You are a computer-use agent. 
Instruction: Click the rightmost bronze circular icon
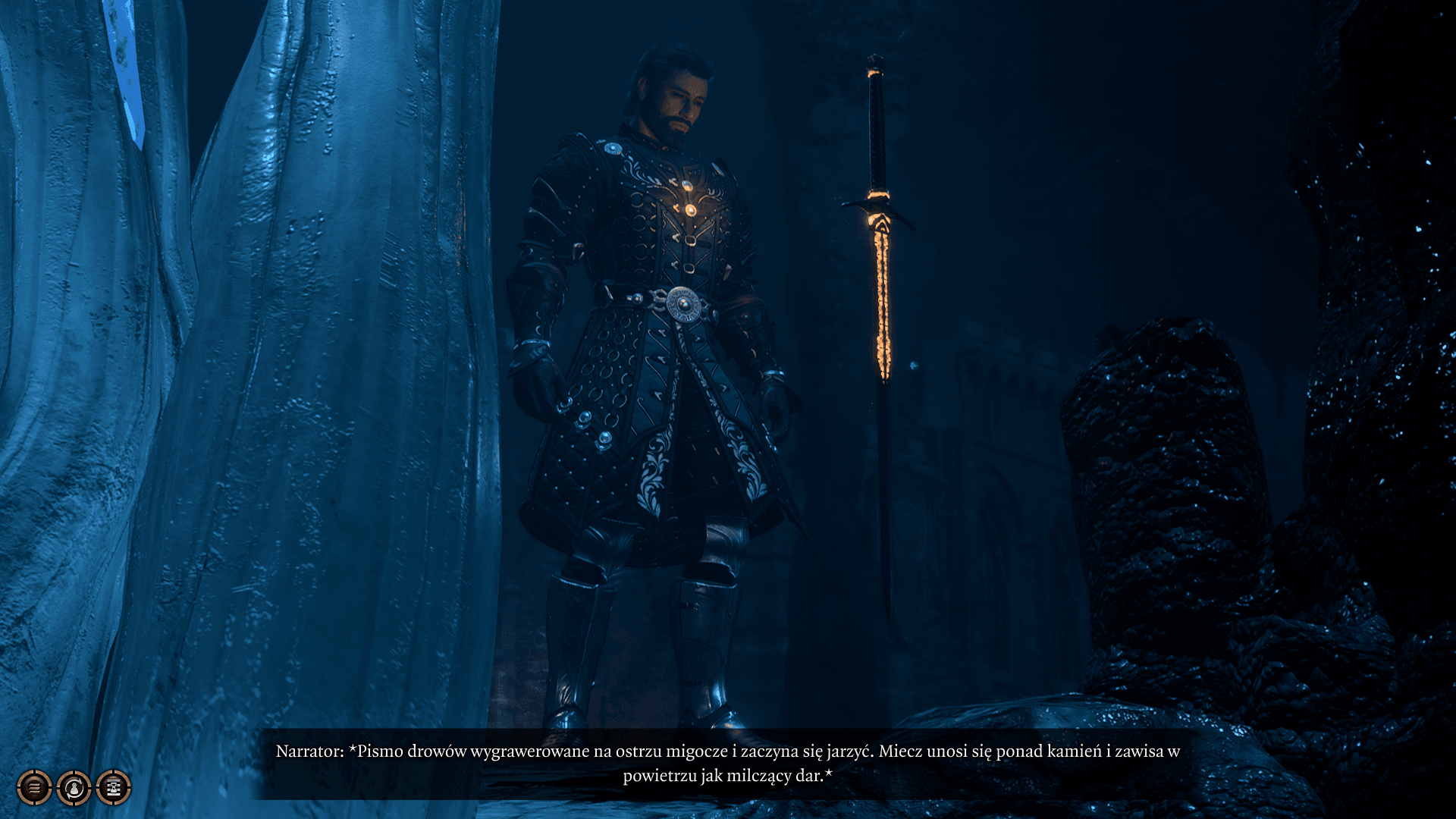pos(112,787)
